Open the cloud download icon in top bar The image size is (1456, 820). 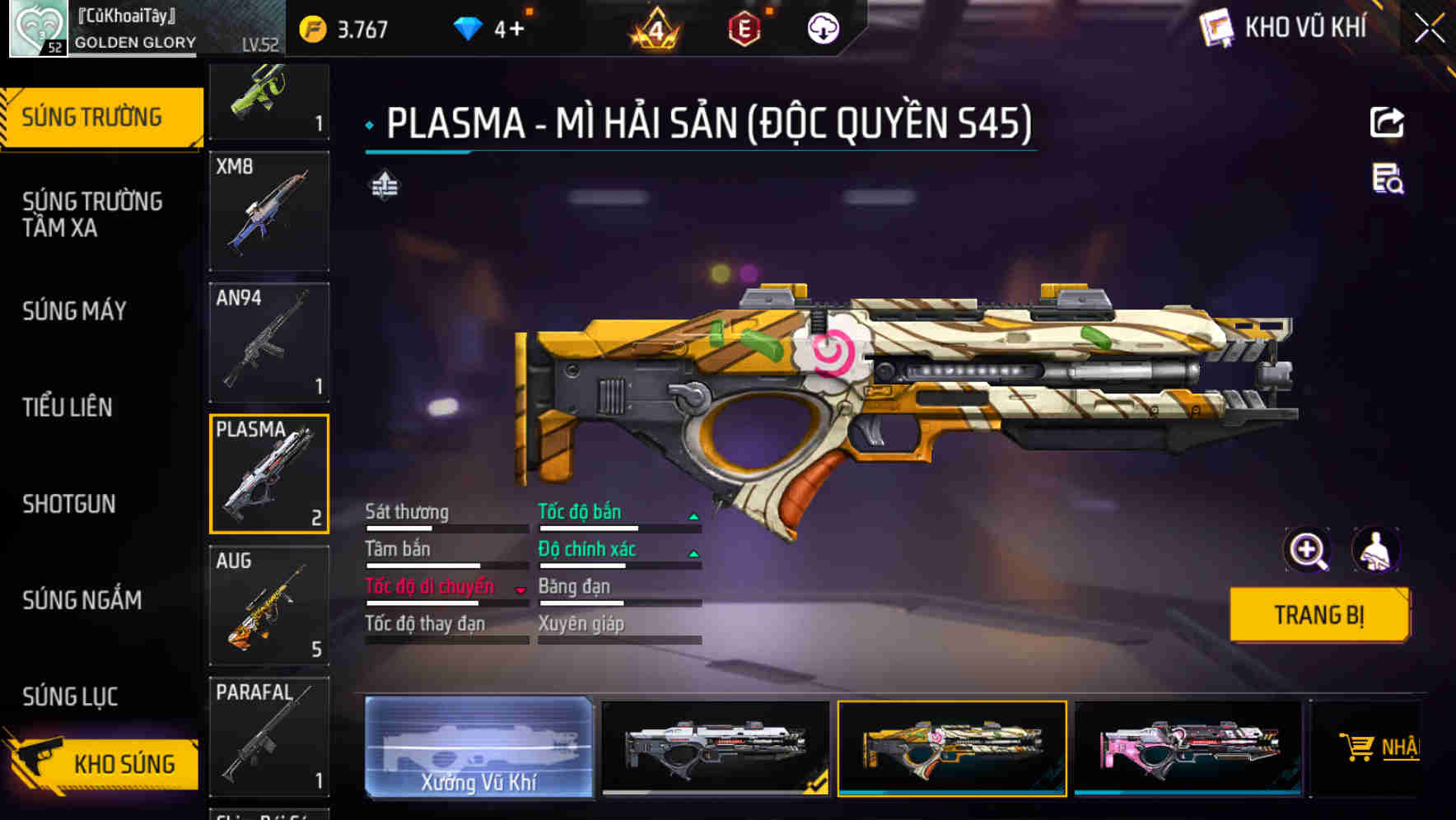point(821,28)
